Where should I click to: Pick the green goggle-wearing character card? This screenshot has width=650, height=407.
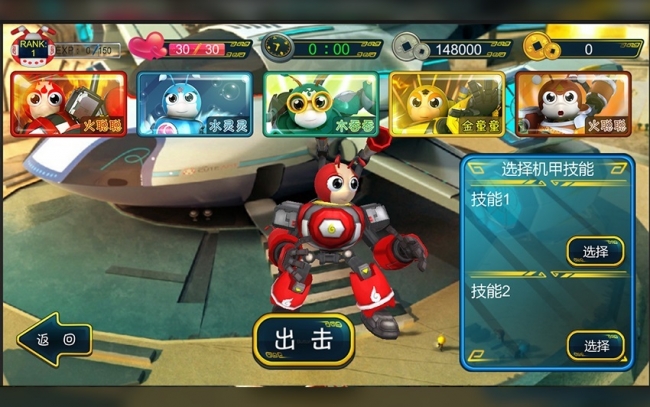(320, 104)
